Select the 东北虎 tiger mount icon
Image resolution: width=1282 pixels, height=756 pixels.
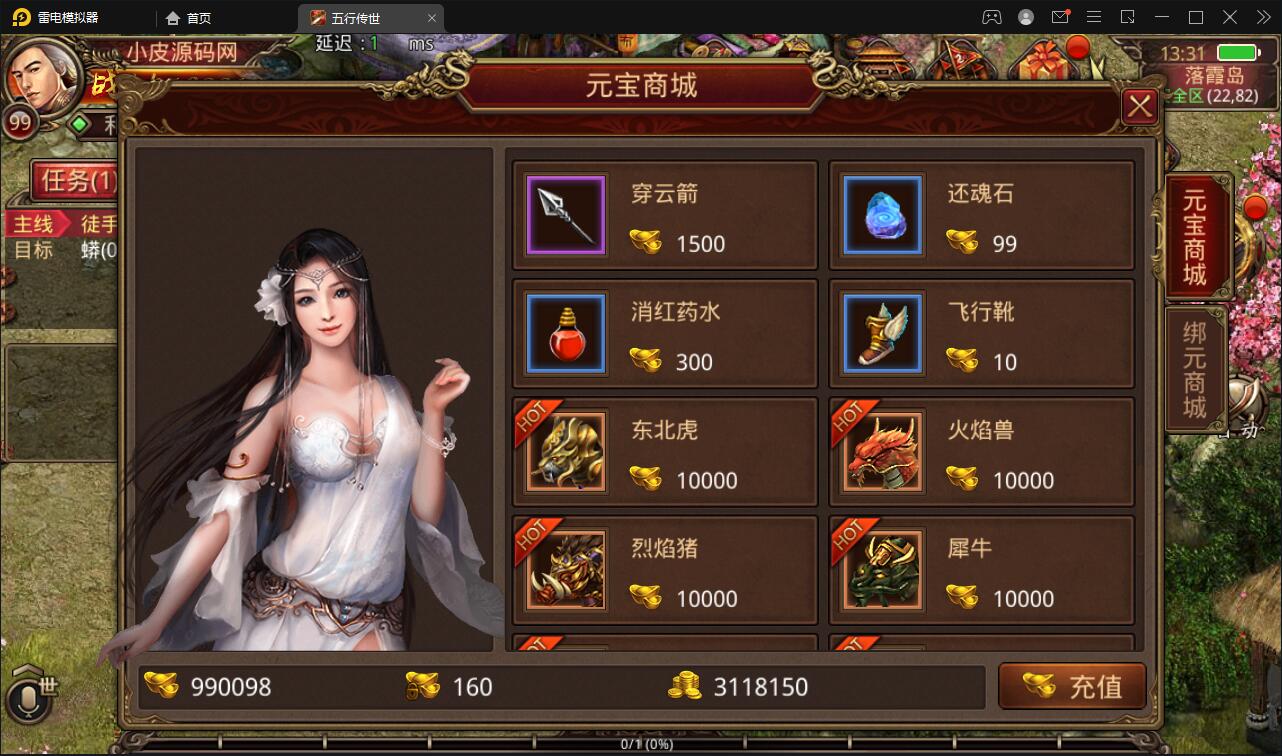tap(565, 451)
